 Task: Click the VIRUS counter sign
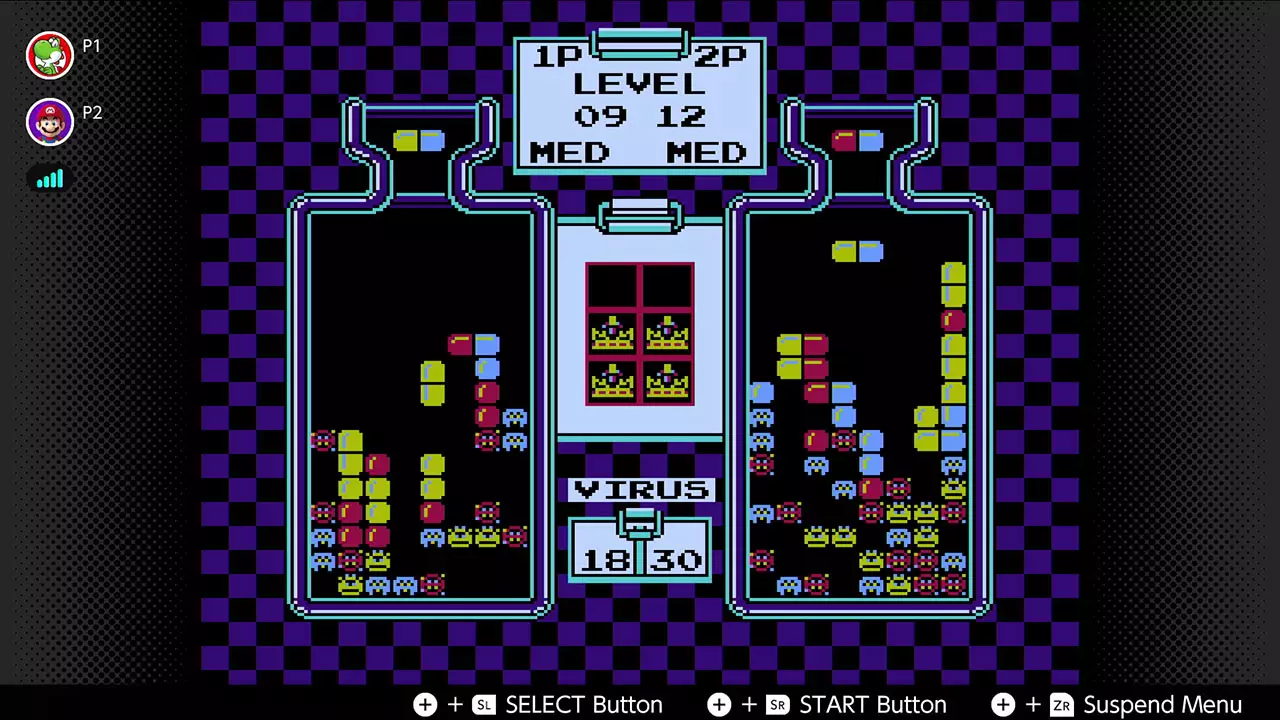[x=640, y=490]
